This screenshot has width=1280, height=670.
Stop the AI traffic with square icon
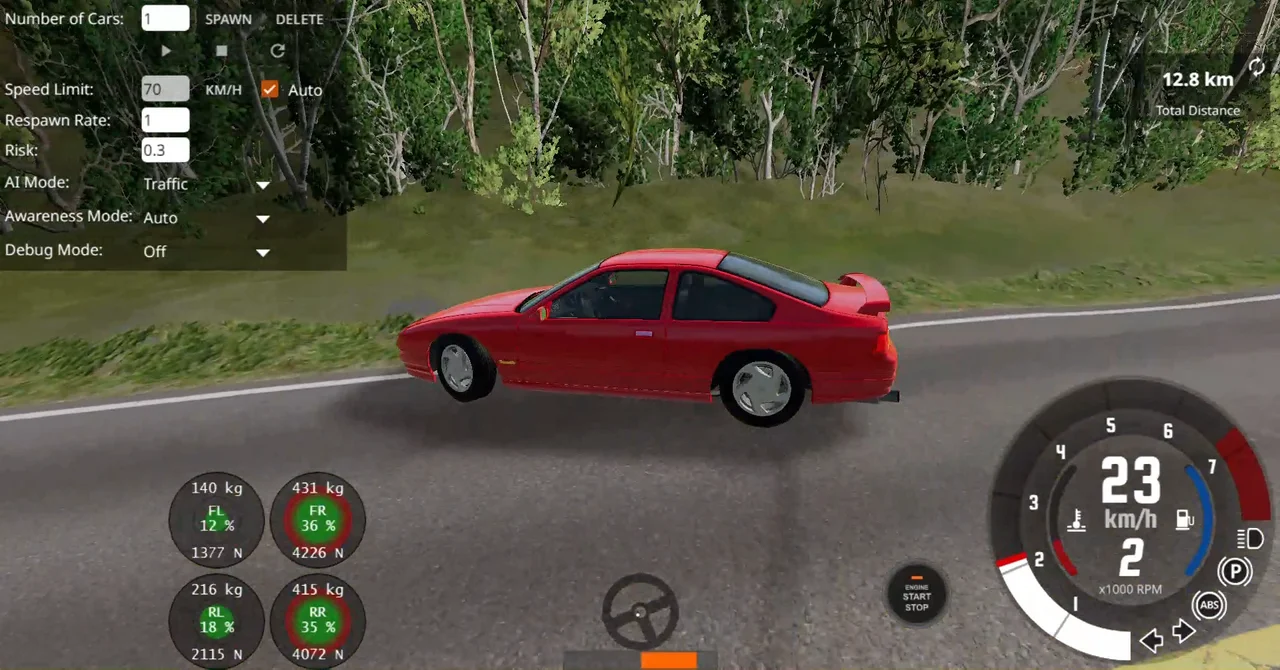point(222,50)
